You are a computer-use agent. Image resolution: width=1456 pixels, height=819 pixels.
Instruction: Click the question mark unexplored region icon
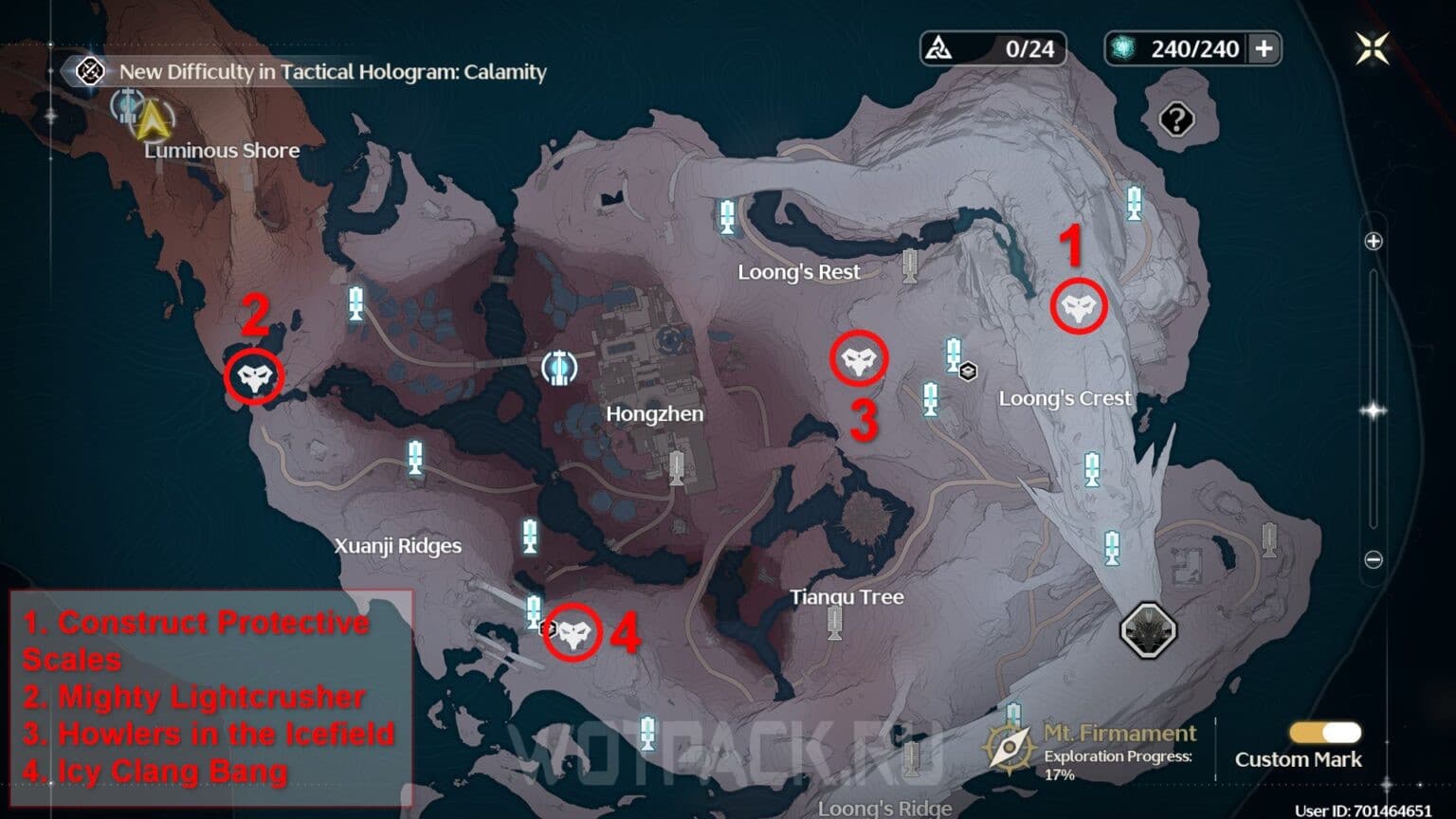click(1178, 119)
